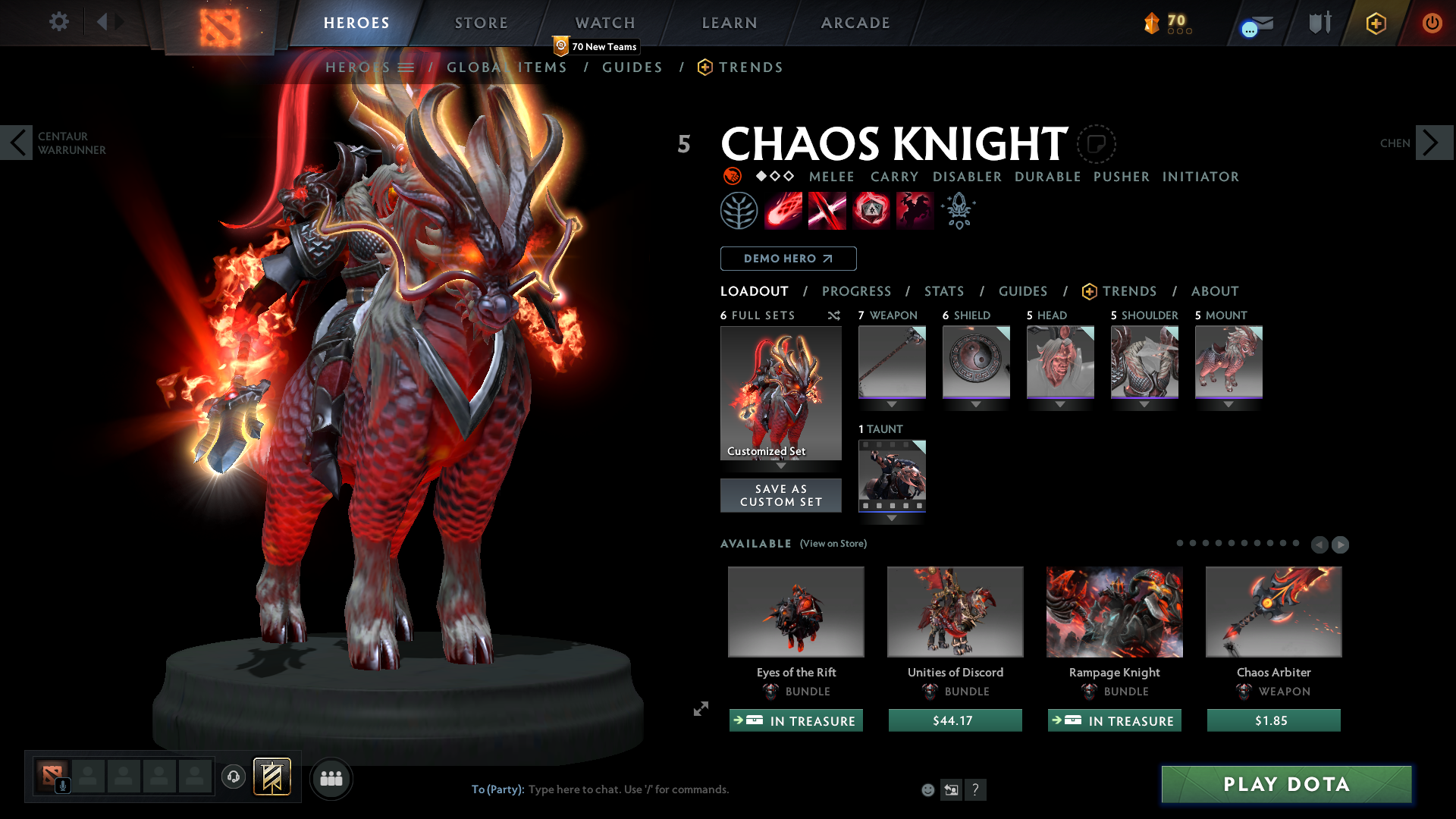Select the Rampage Knight bundle thumbnail
1456x819 pixels.
[1114, 612]
